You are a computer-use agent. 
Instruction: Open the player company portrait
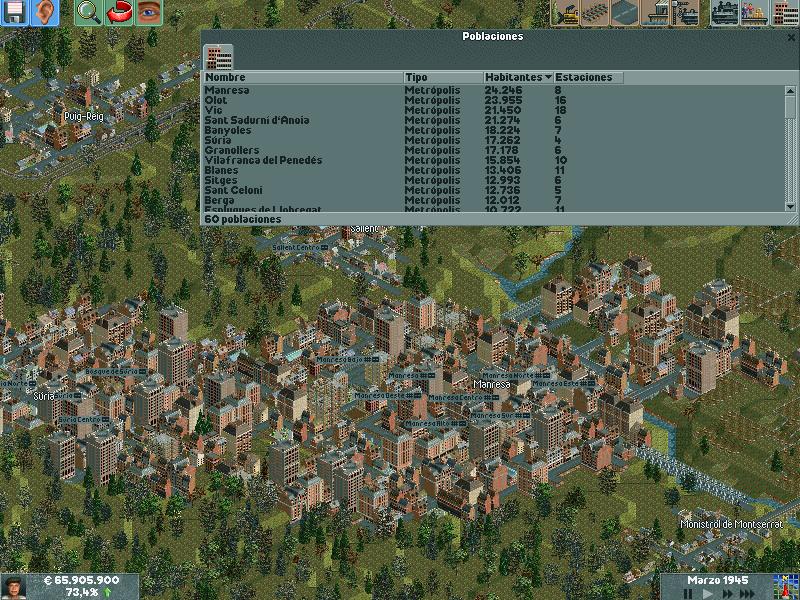coord(14,586)
